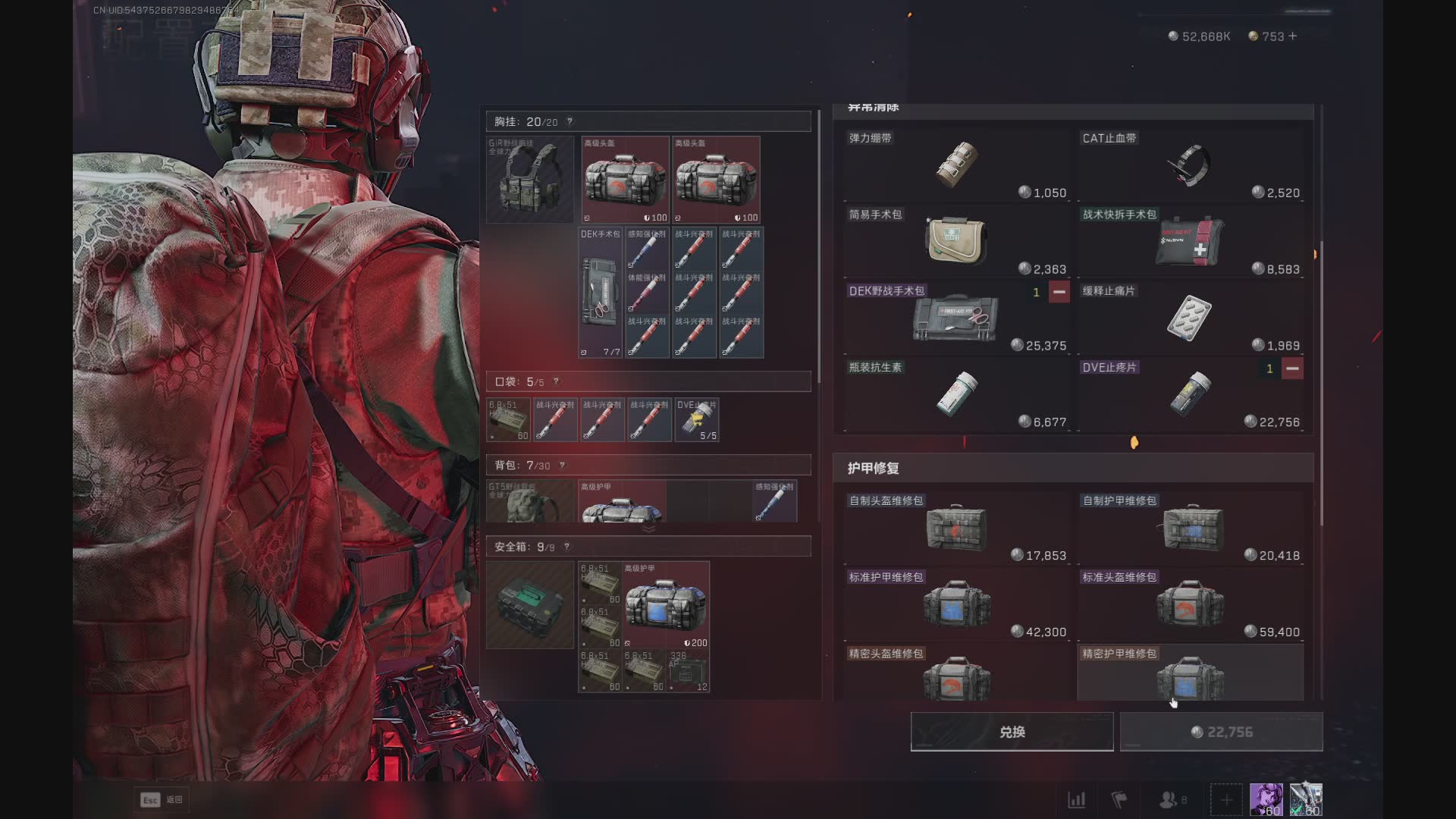Screen dimensions: 1456x819
Task: Choose the 自制护甲维修包 repair kit
Action: point(1189,528)
